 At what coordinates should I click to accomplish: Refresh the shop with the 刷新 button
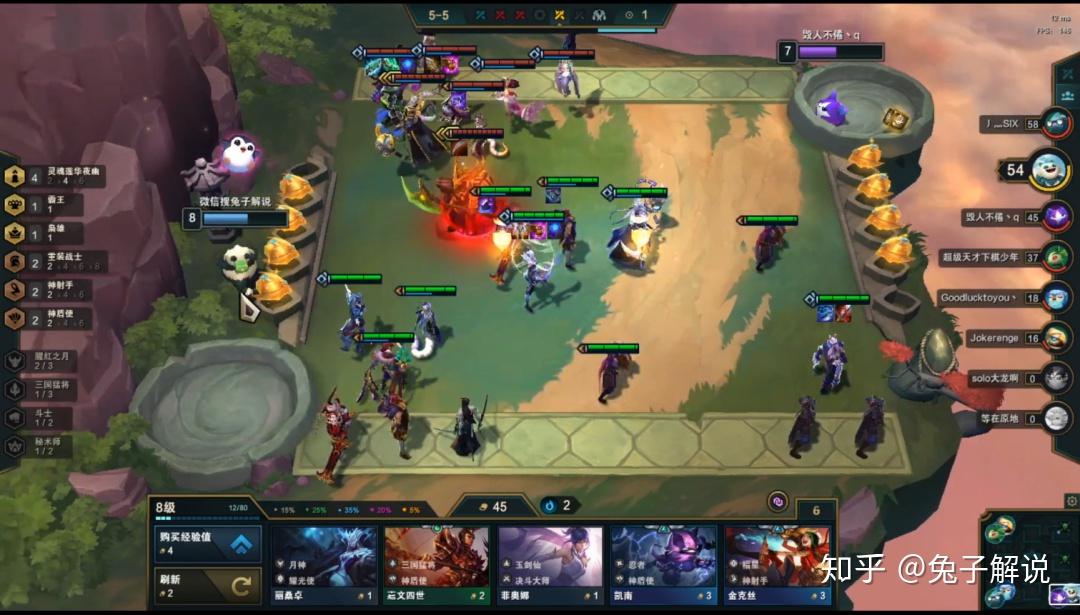(x=206, y=585)
